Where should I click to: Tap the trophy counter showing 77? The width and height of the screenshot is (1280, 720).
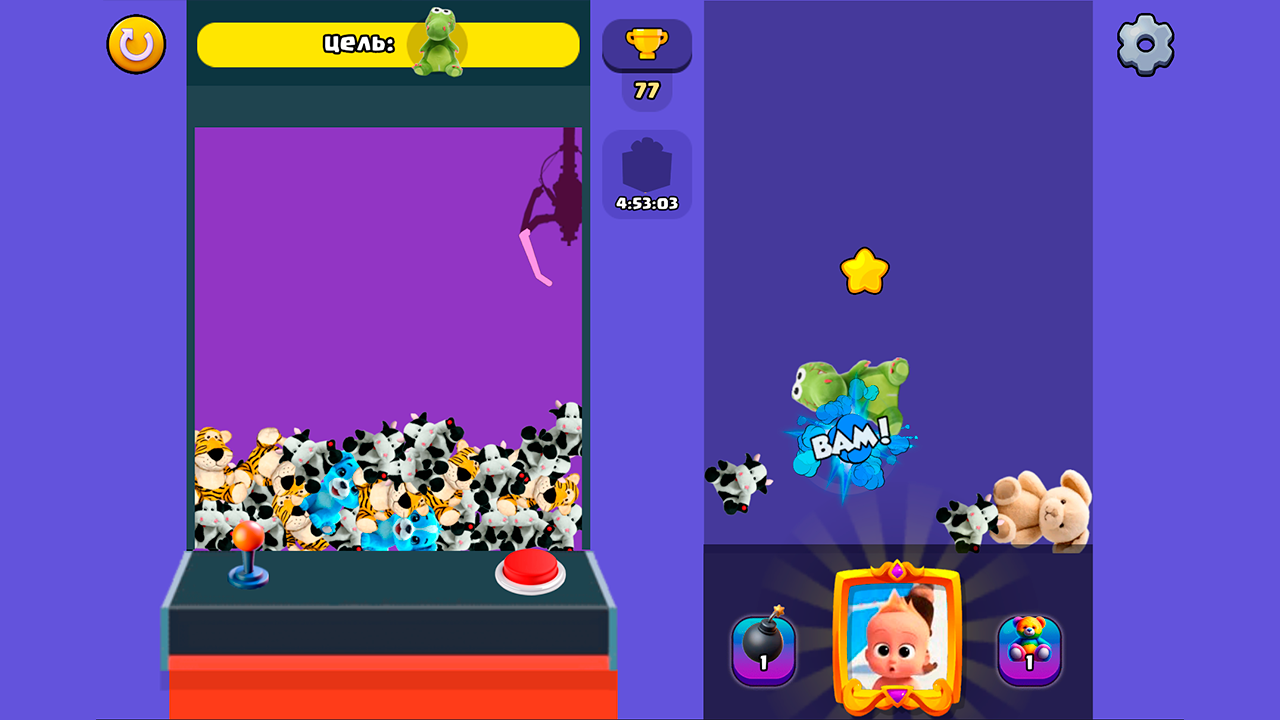[x=646, y=90]
